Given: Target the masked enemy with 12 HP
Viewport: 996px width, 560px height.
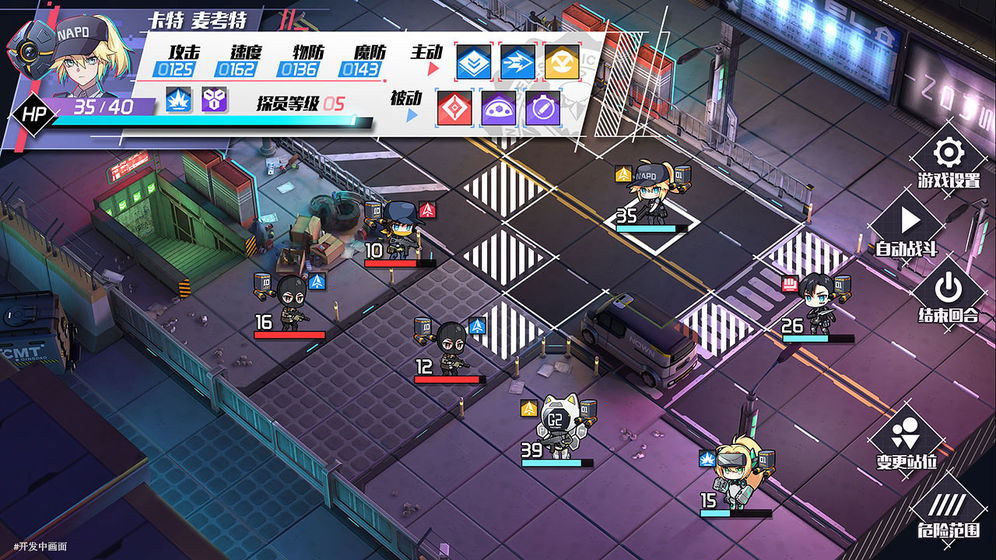Looking at the screenshot, I should click(x=448, y=345).
